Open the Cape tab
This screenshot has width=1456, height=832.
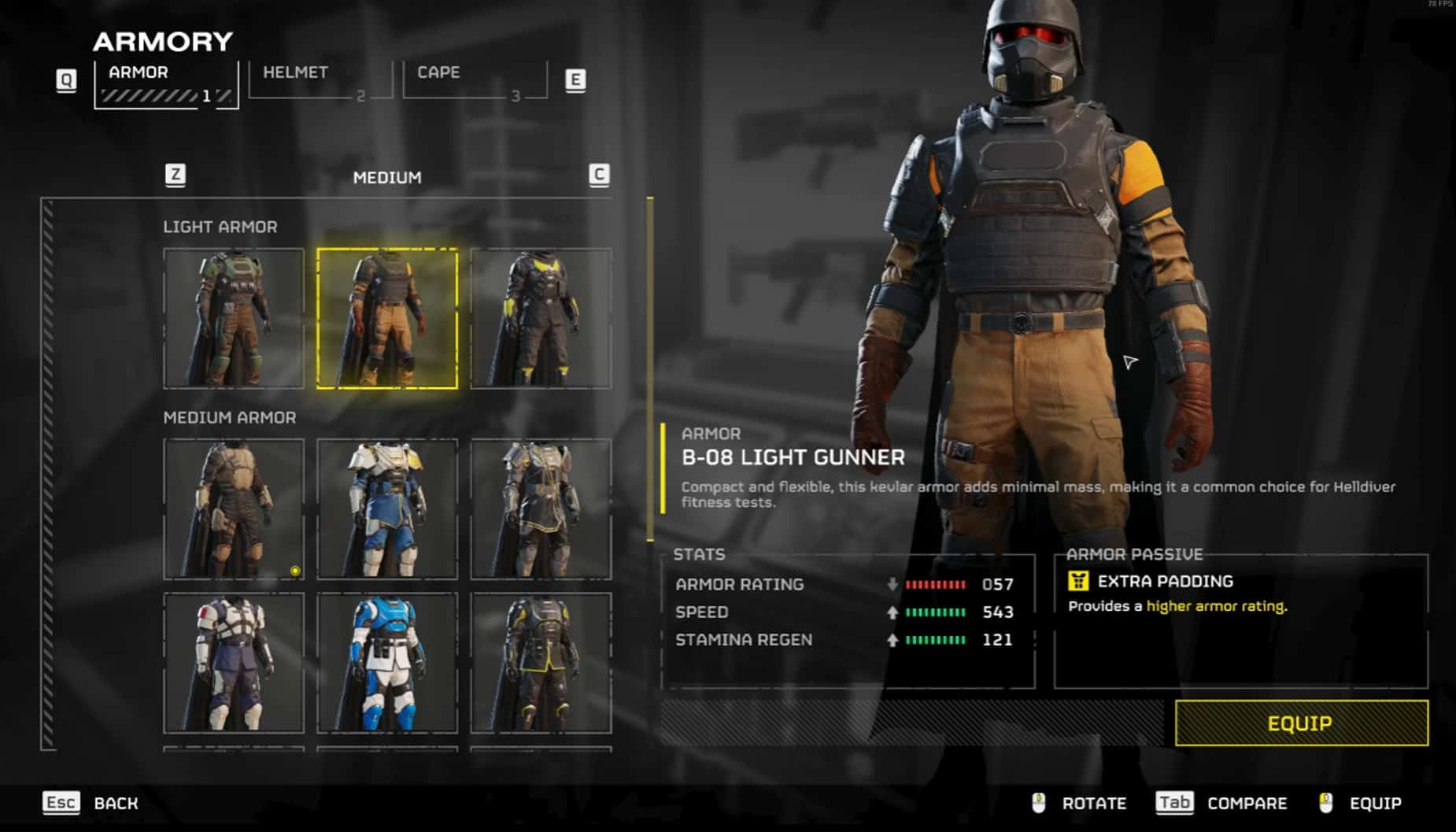pyautogui.click(x=474, y=80)
